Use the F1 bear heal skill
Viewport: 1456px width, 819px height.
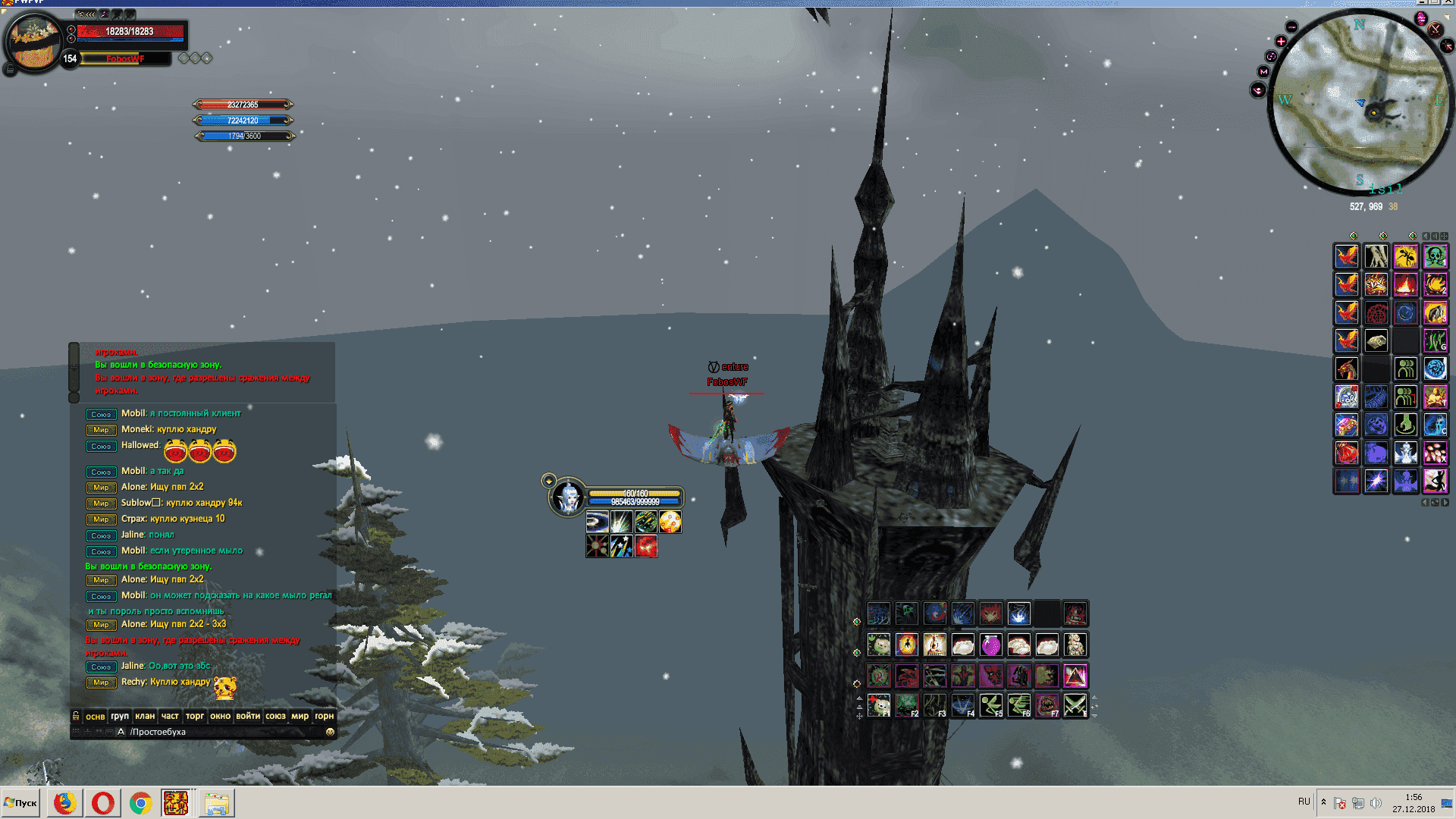click(x=879, y=705)
